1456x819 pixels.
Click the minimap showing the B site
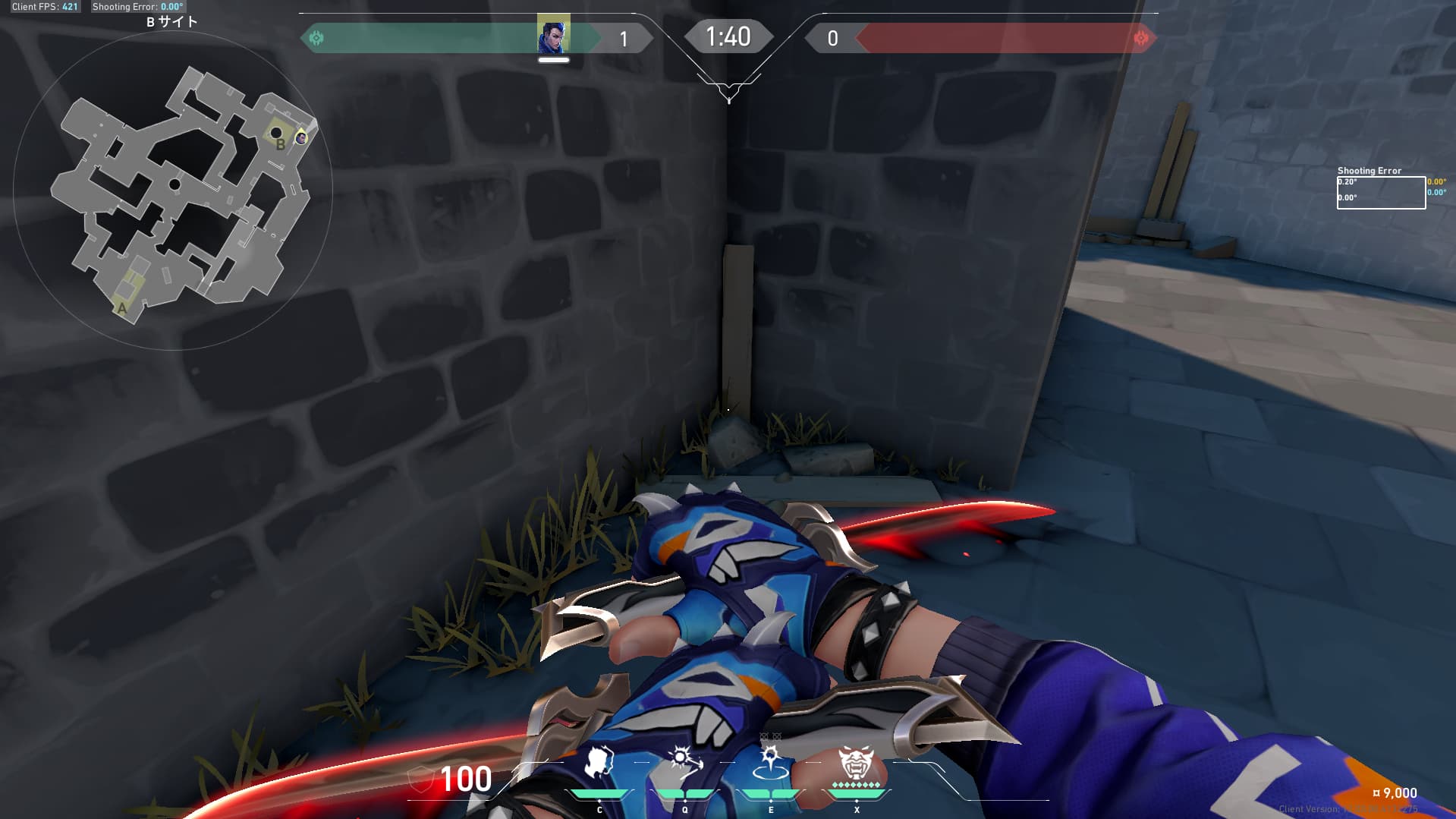point(173,191)
